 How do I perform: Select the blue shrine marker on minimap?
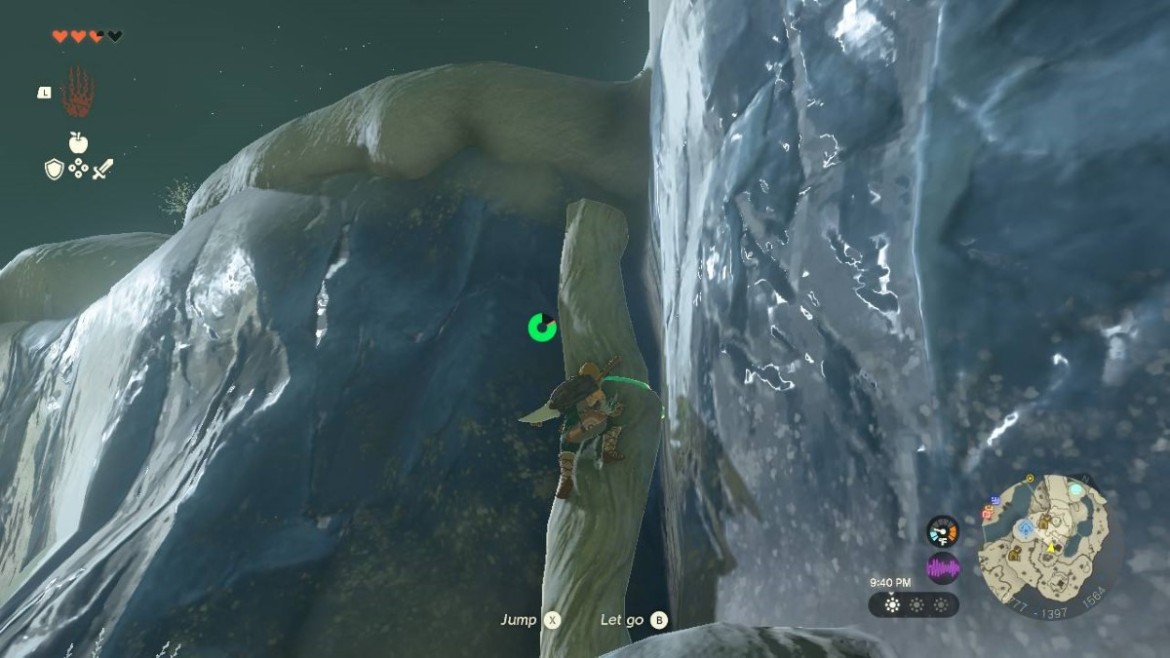(1025, 528)
